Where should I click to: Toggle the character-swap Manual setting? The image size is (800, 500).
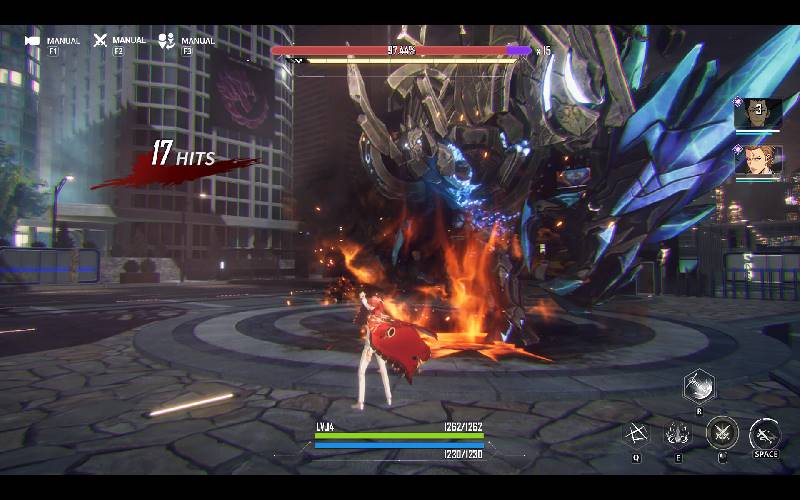coord(167,41)
